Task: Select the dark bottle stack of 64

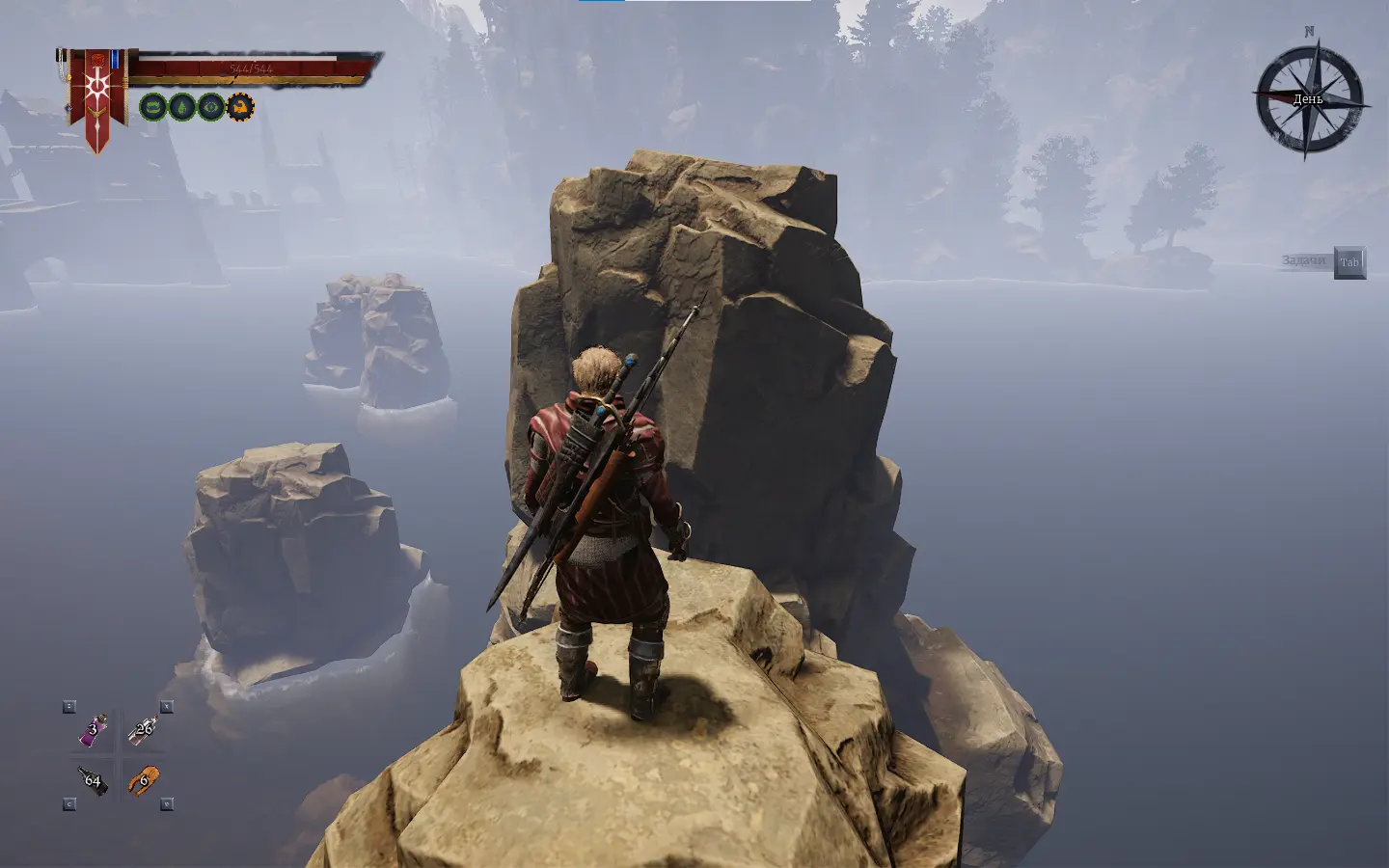Action: pos(93,780)
